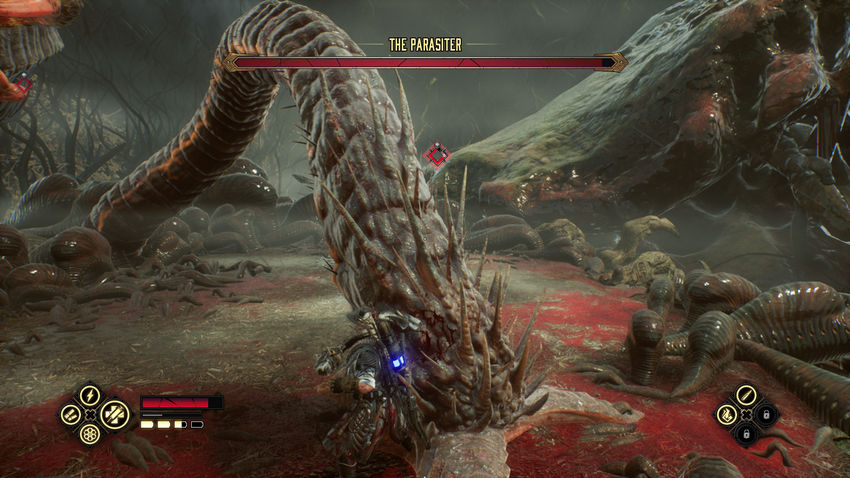Image resolution: width=850 pixels, height=478 pixels.
Task: Select the revolver cylinder icon
Action: (x=90, y=434)
